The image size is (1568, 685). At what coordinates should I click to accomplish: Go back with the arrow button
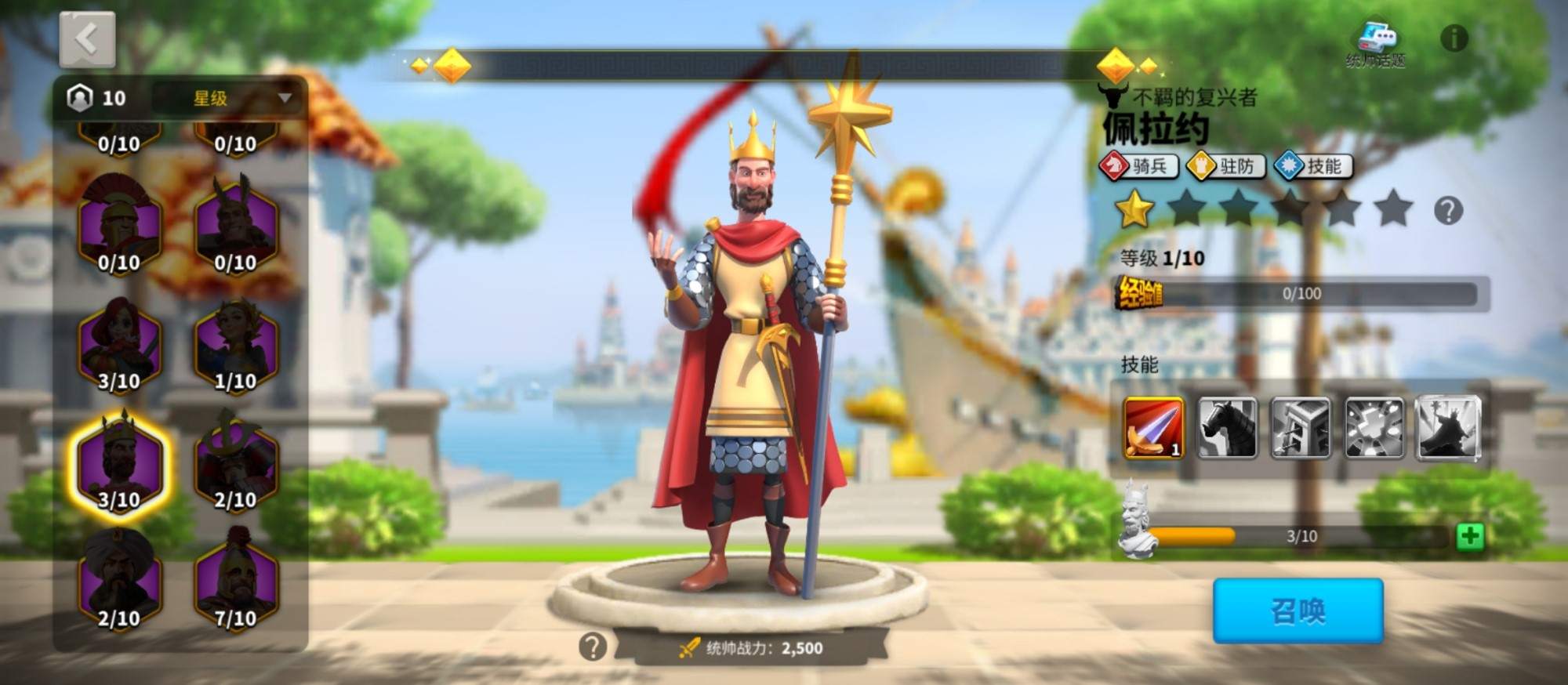(x=87, y=39)
